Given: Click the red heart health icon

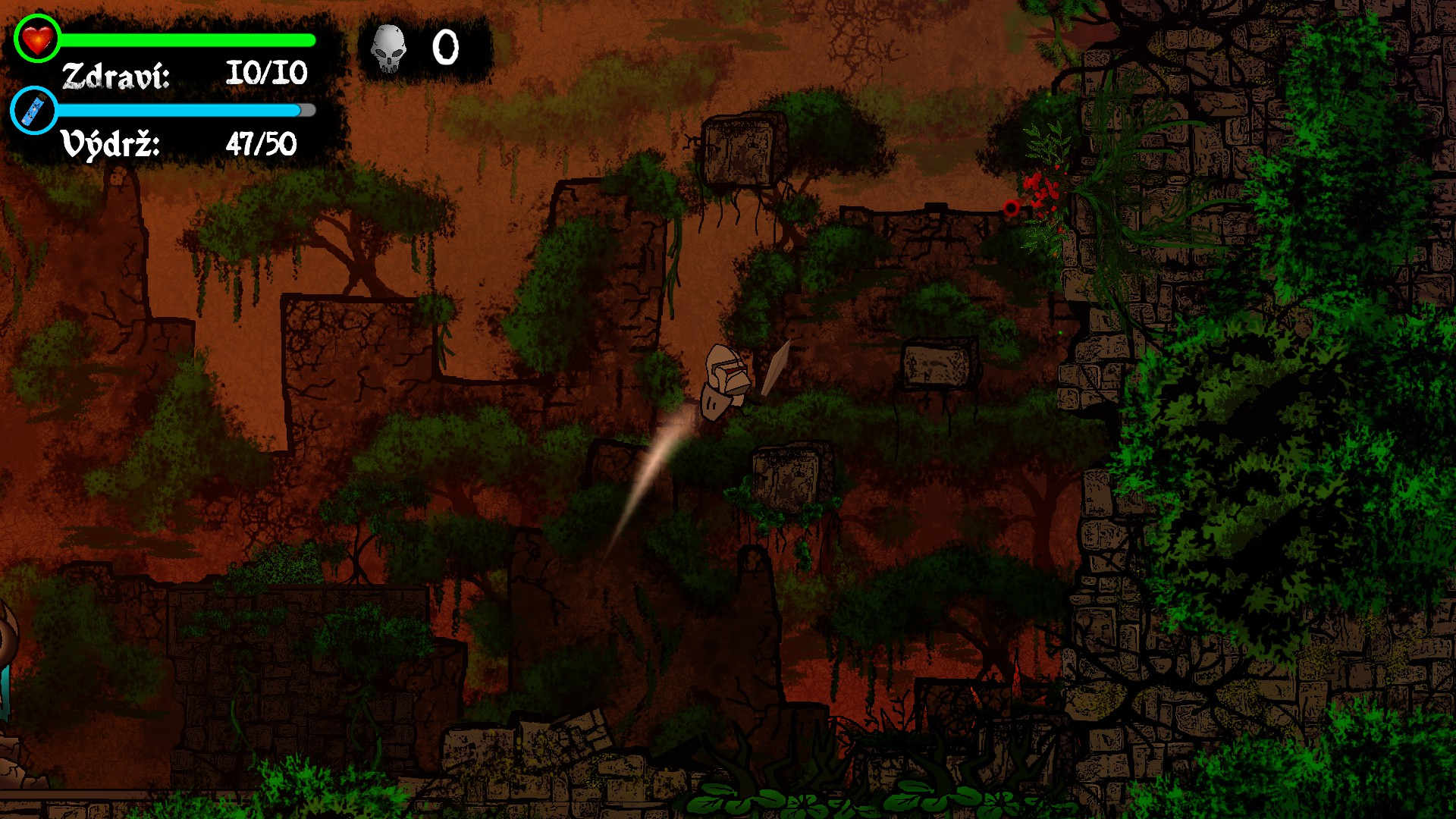Looking at the screenshot, I should coord(37,38).
